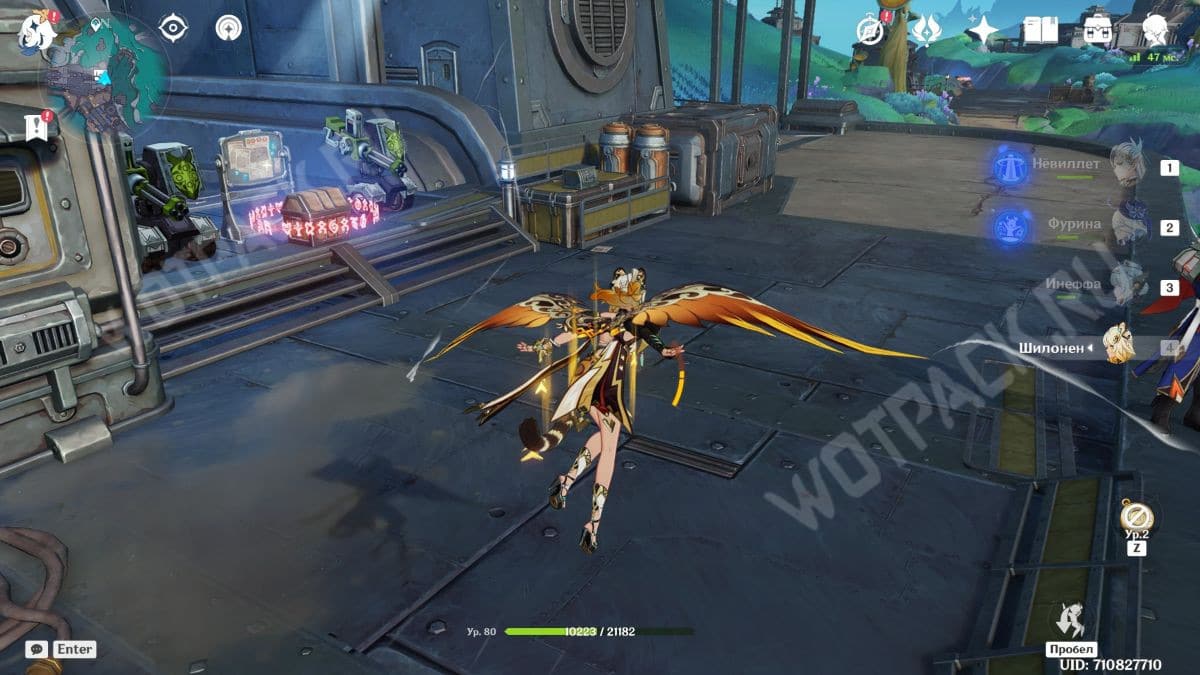Use the equipped gadget icon
The height and width of the screenshot is (675, 1200).
tap(1136, 517)
